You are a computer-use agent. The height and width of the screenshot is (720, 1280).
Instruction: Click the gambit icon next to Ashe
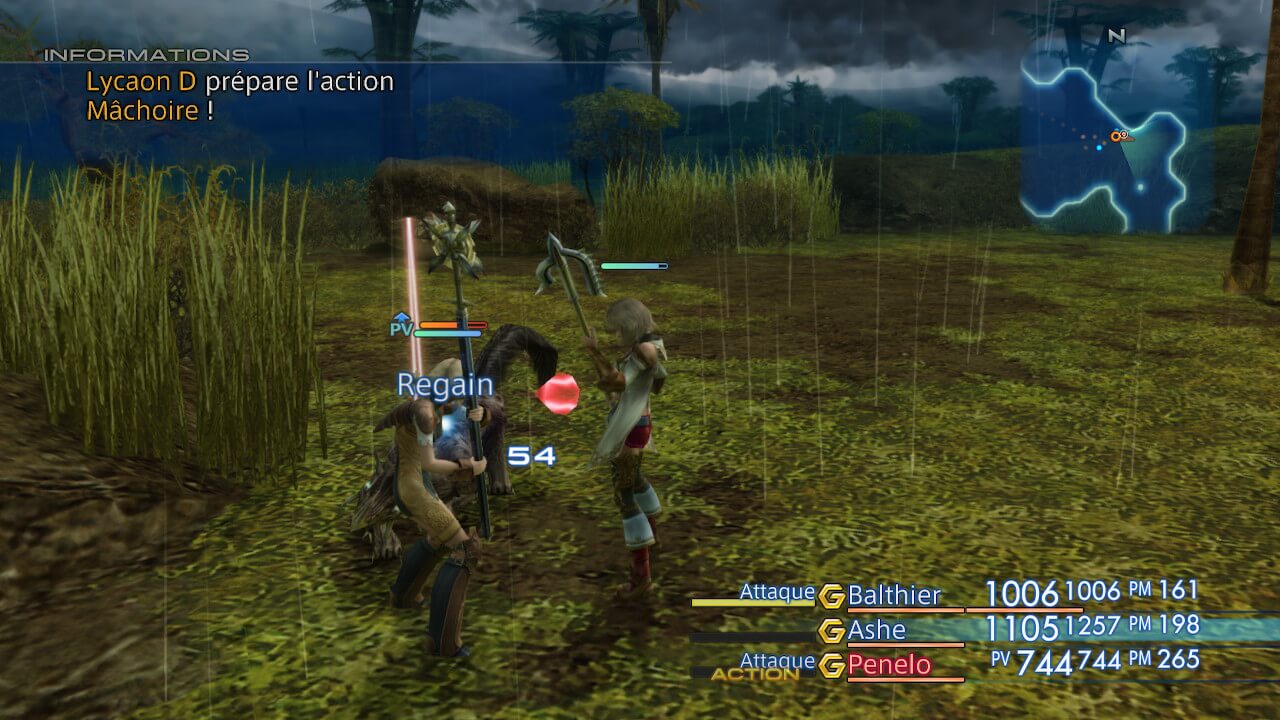click(831, 631)
